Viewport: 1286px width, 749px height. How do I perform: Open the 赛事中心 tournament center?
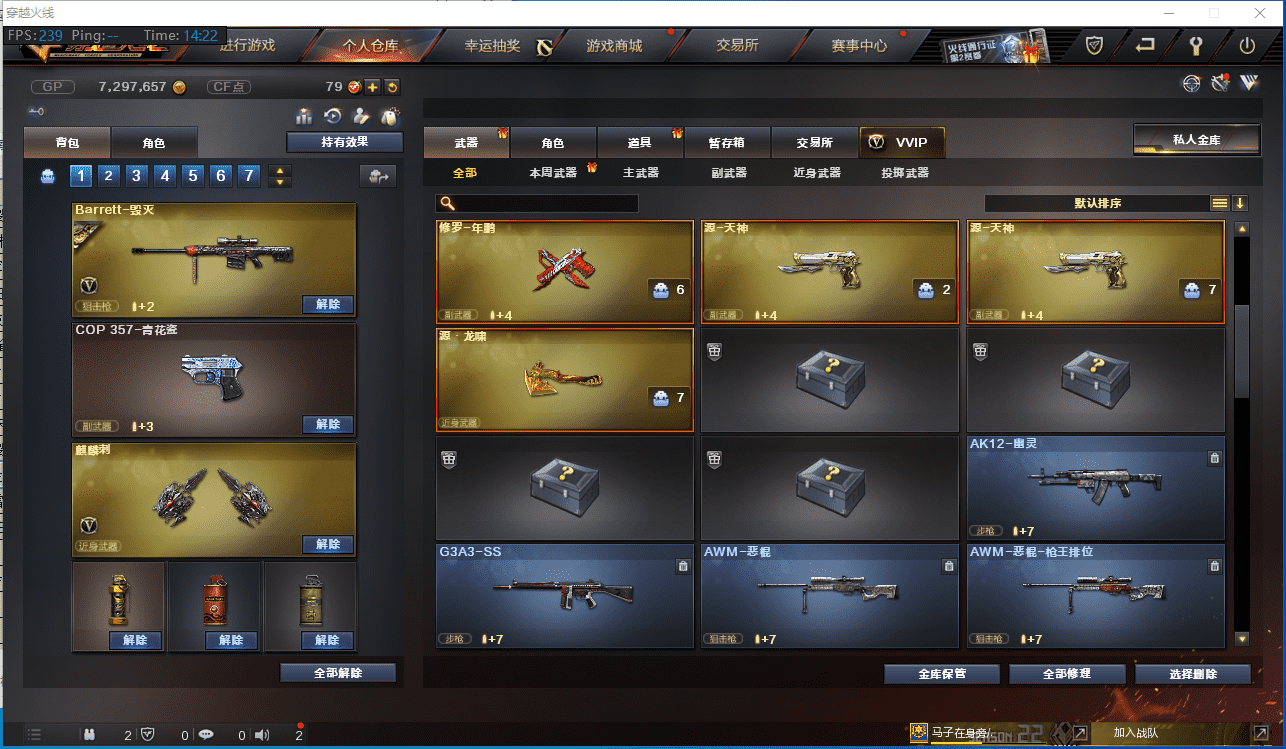click(859, 46)
